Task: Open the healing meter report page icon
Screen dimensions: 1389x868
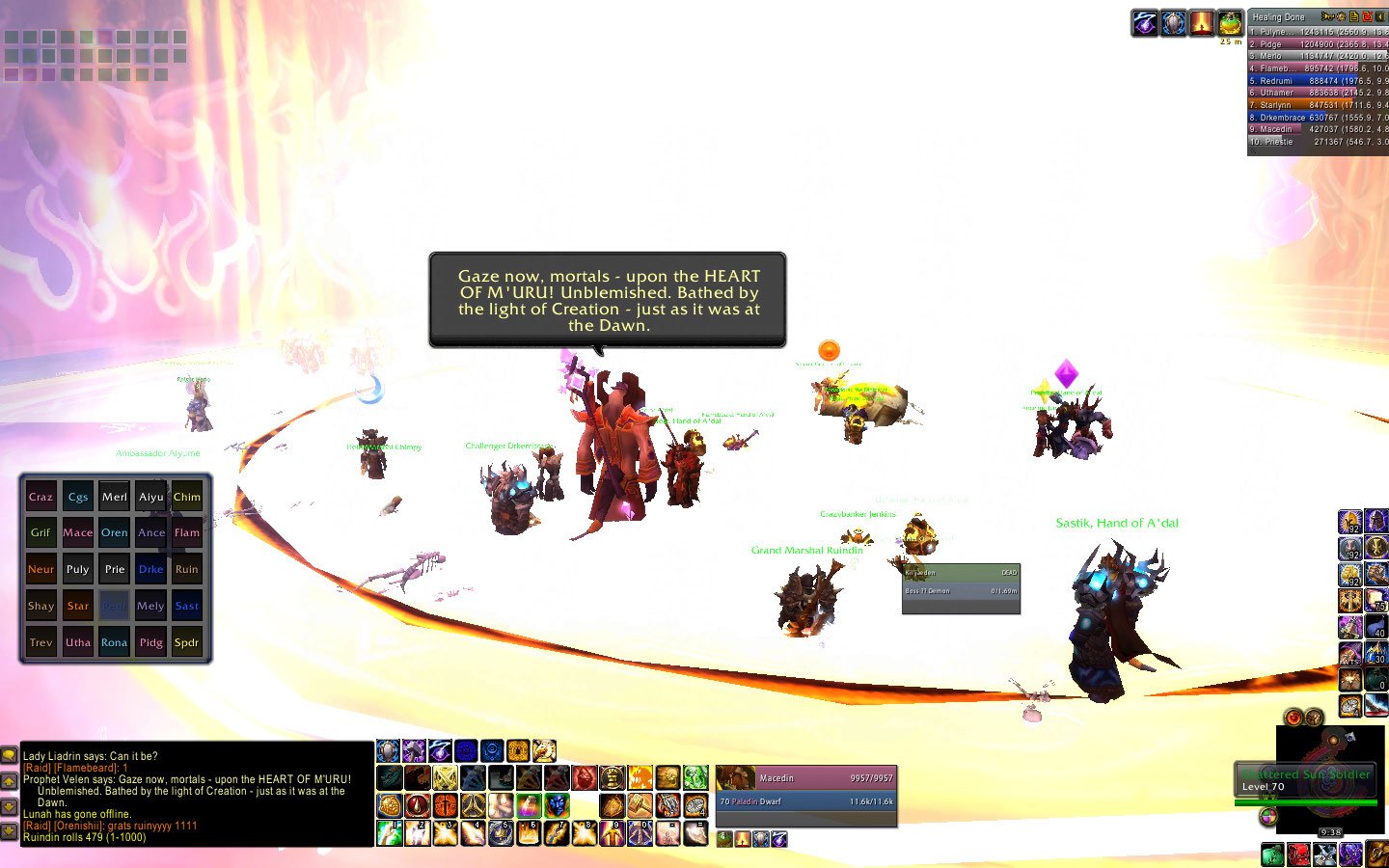Action: [x=1354, y=16]
